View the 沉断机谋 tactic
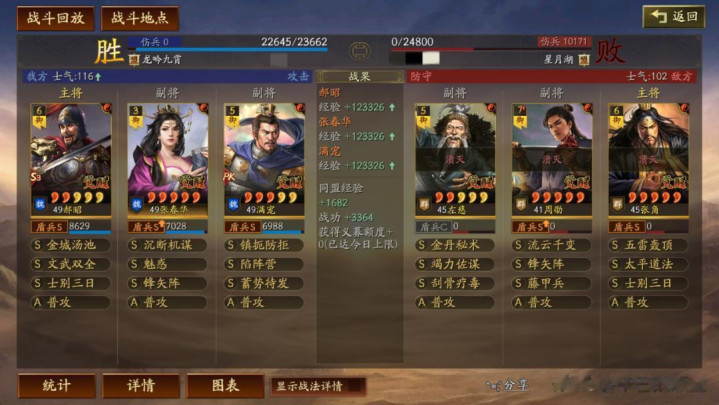719x405 pixels. click(x=167, y=245)
